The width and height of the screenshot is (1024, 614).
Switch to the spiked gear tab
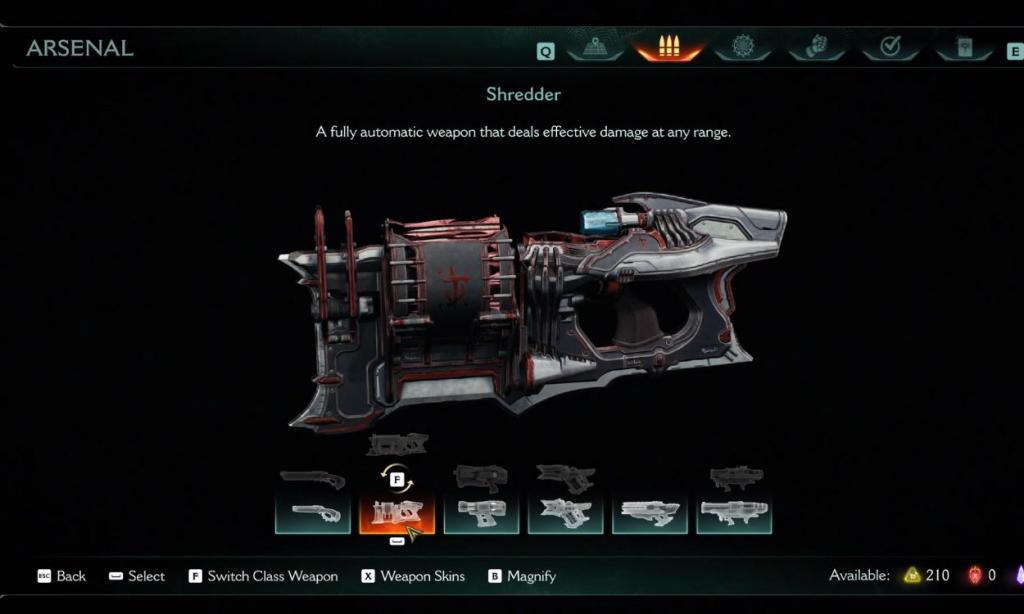coord(742,47)
